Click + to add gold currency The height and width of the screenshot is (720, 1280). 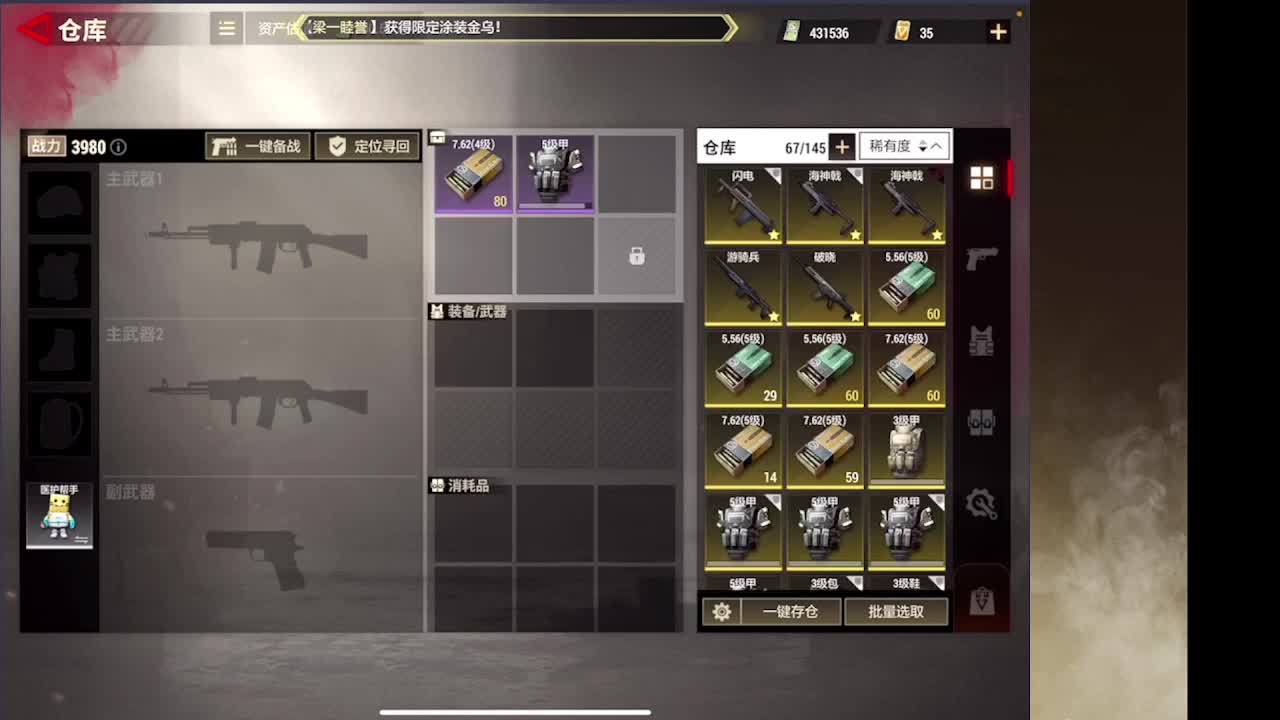point(997,31)
